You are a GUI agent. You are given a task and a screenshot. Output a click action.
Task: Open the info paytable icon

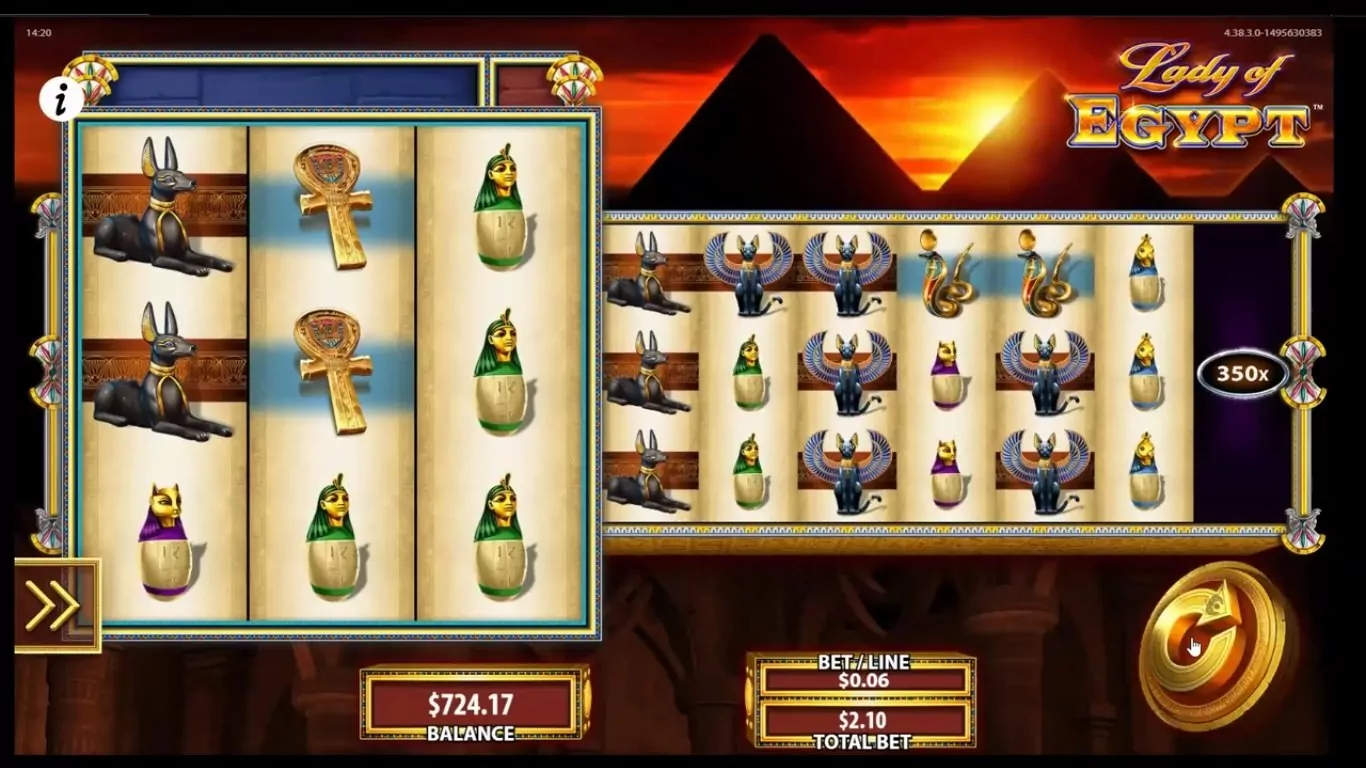[62, 98]
